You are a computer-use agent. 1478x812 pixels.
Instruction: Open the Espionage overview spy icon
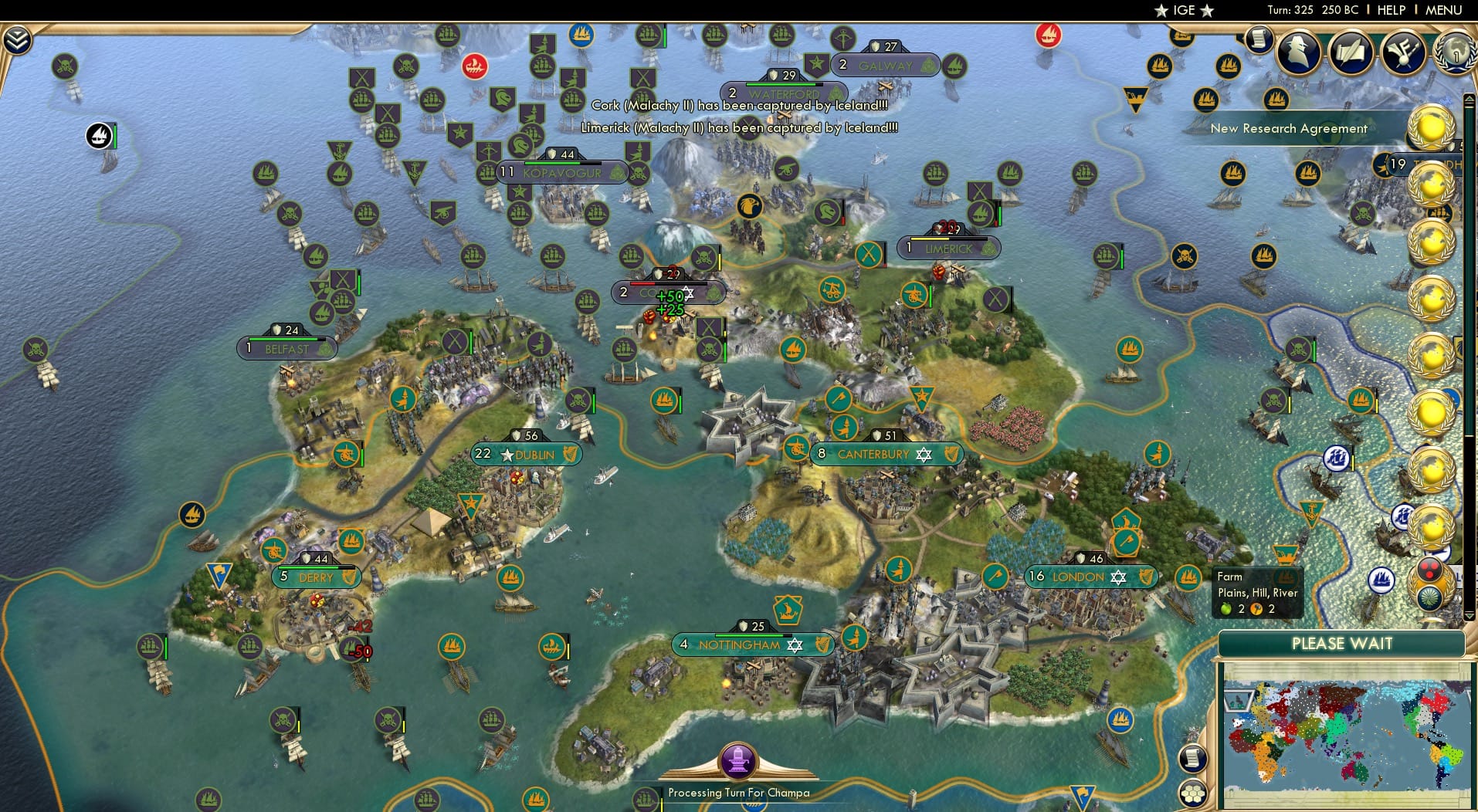click(1297, 52)
